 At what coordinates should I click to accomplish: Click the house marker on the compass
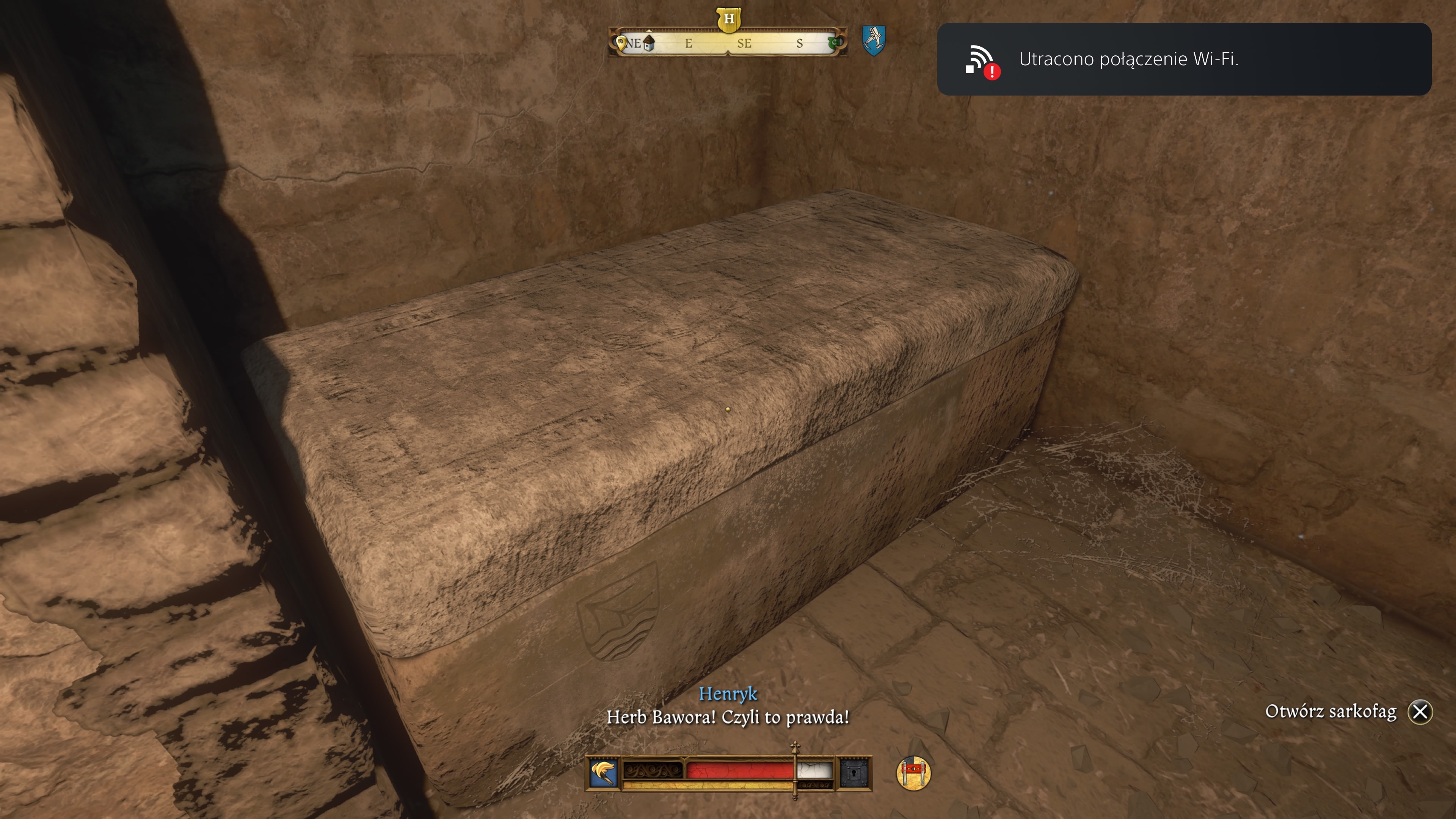[x=649, y=43]
